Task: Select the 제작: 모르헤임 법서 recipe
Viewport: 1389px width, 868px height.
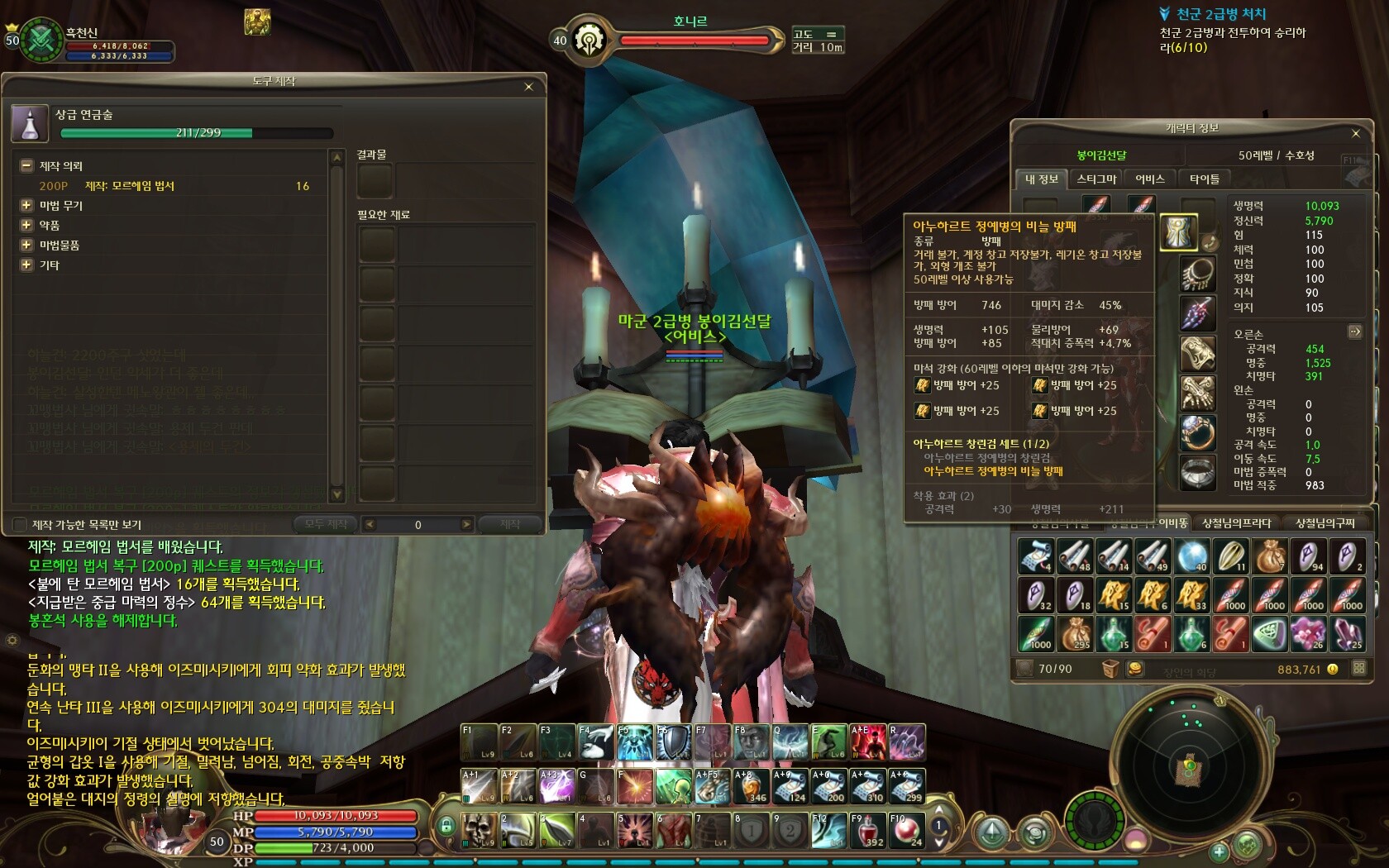Action: pyautogui.click(x=130, y=186)
